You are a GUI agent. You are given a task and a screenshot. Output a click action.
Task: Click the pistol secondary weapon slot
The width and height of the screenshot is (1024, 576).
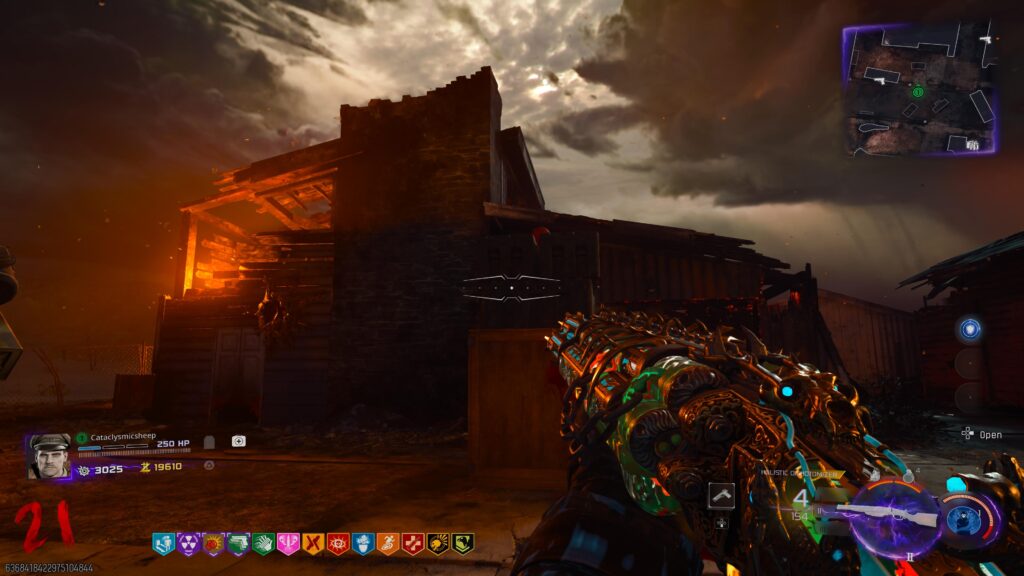pyautogui.click(x=721, y=495)
